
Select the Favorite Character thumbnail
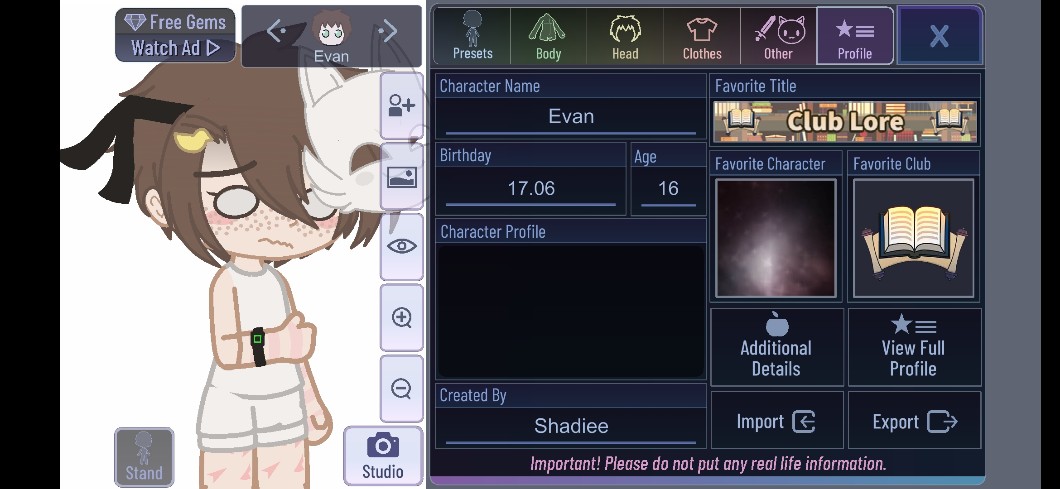776,238
